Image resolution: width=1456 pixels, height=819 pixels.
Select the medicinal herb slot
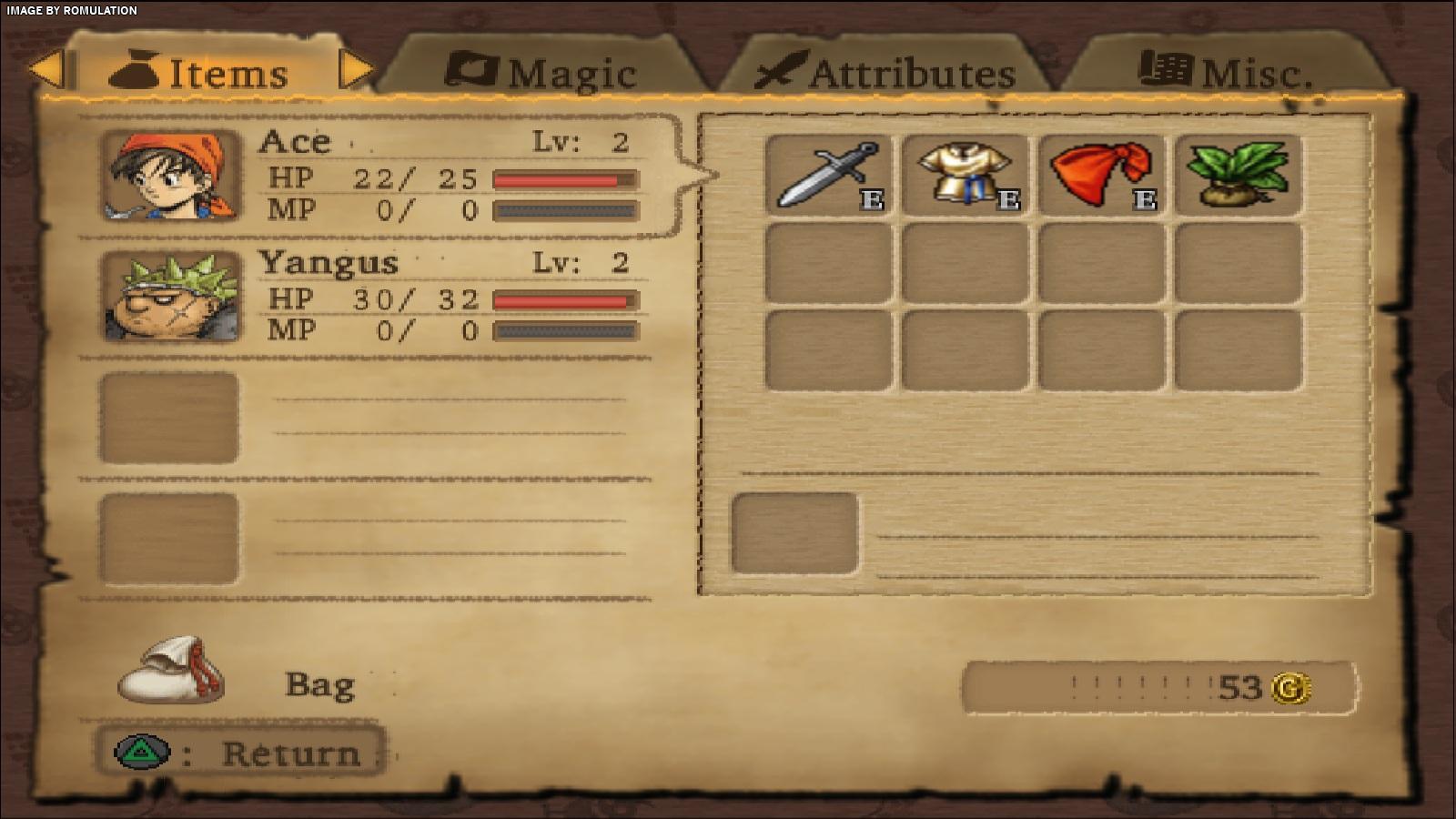click(x=1238, y=175)
